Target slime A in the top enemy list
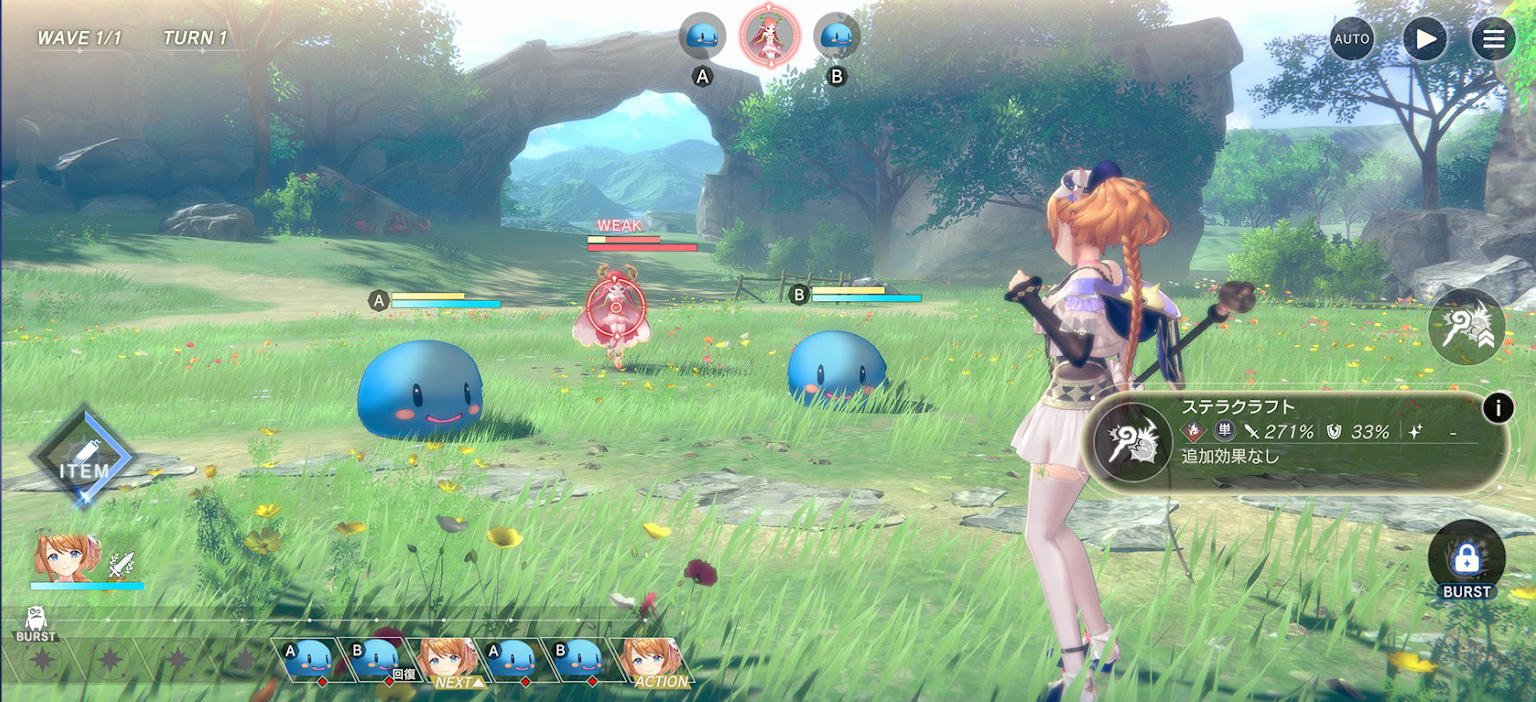The width and height of the screenshot is (1536, 702). tap(702, 36)
